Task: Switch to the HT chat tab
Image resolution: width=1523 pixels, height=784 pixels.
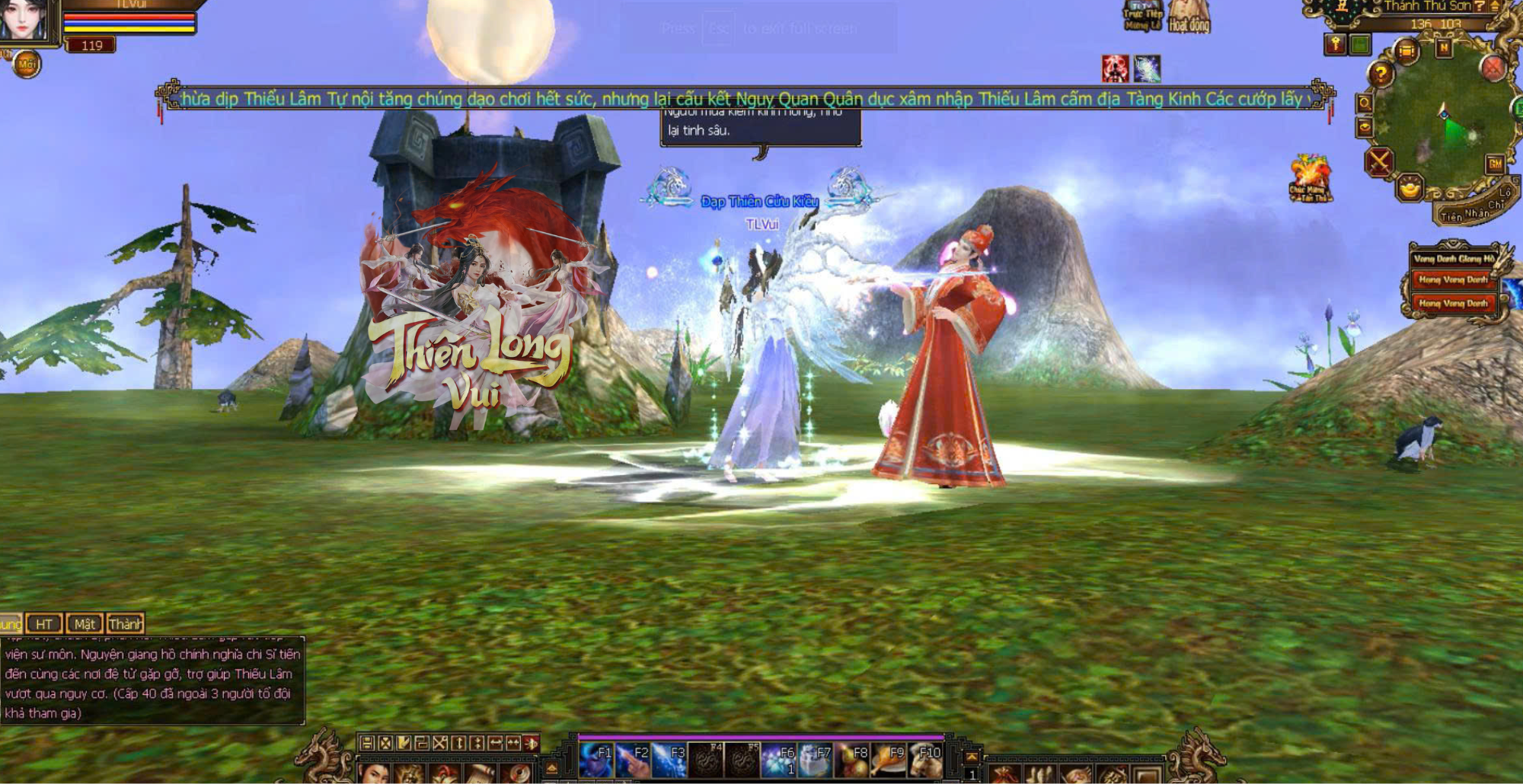Action: coord(44,624)
